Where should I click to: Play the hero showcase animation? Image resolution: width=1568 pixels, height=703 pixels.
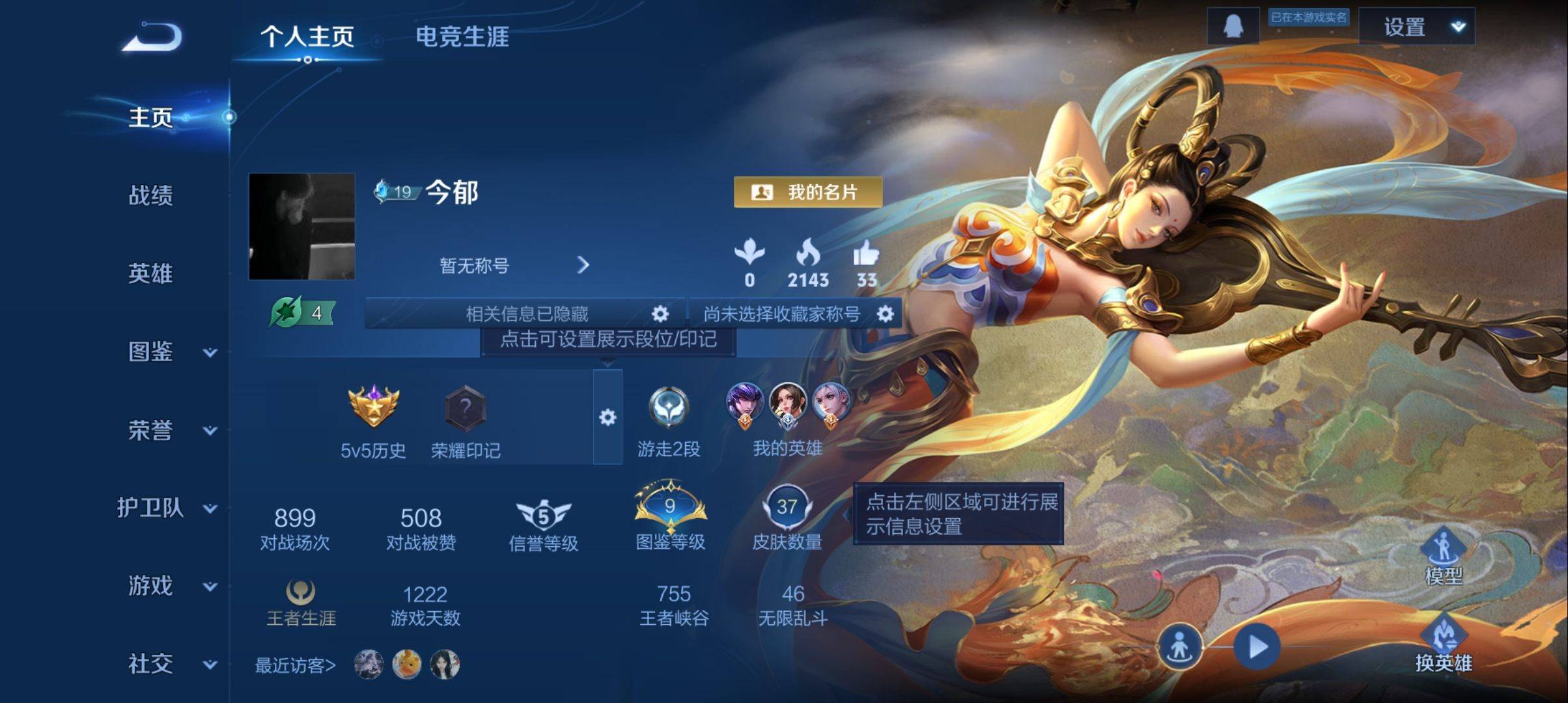pyautogui.click(x=1257, y=646)
